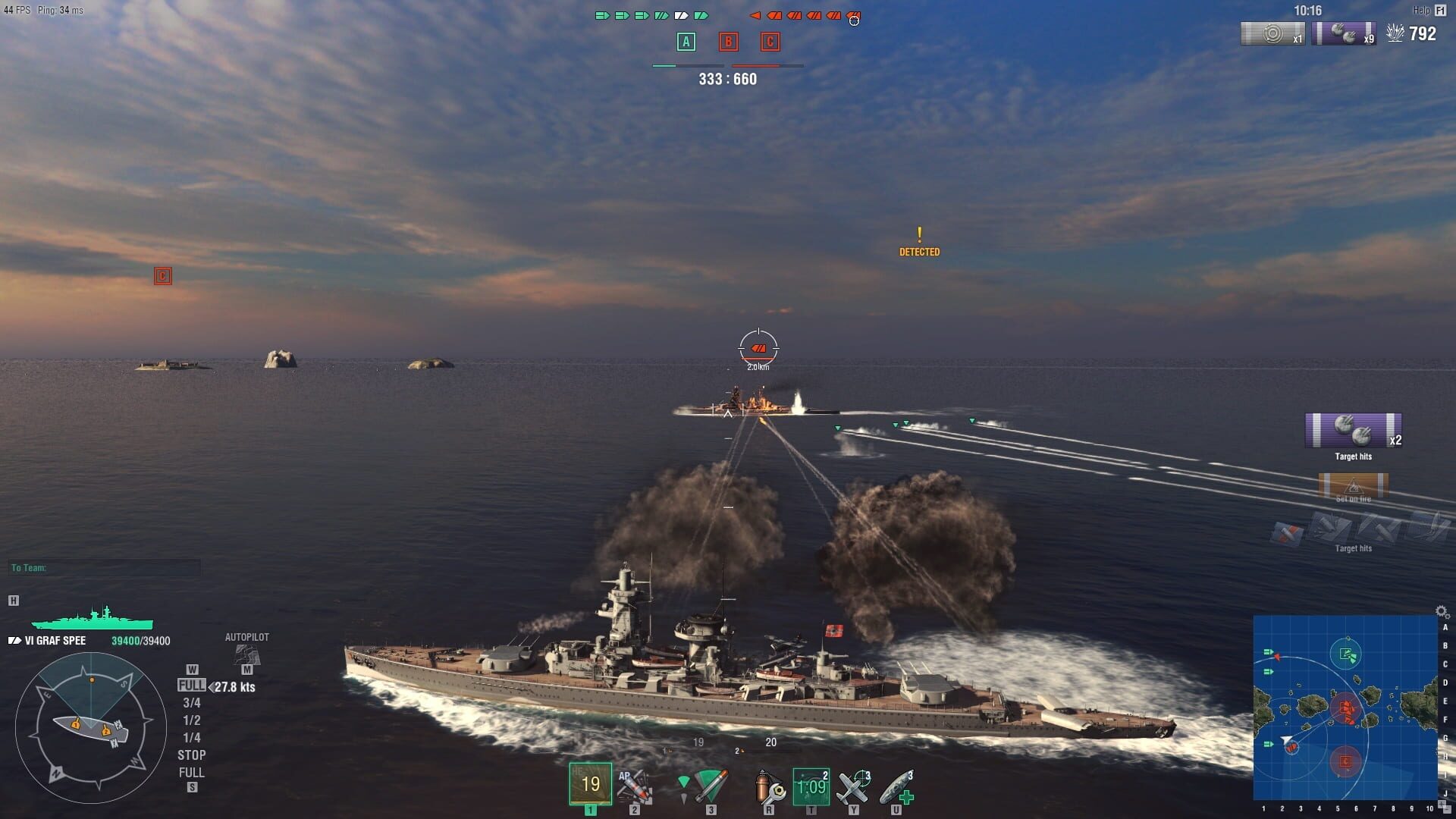Viewport: 1456px width, 819px height.
Task: Switch throttle to 1/2 speed
Action: (x=193, y=721)
